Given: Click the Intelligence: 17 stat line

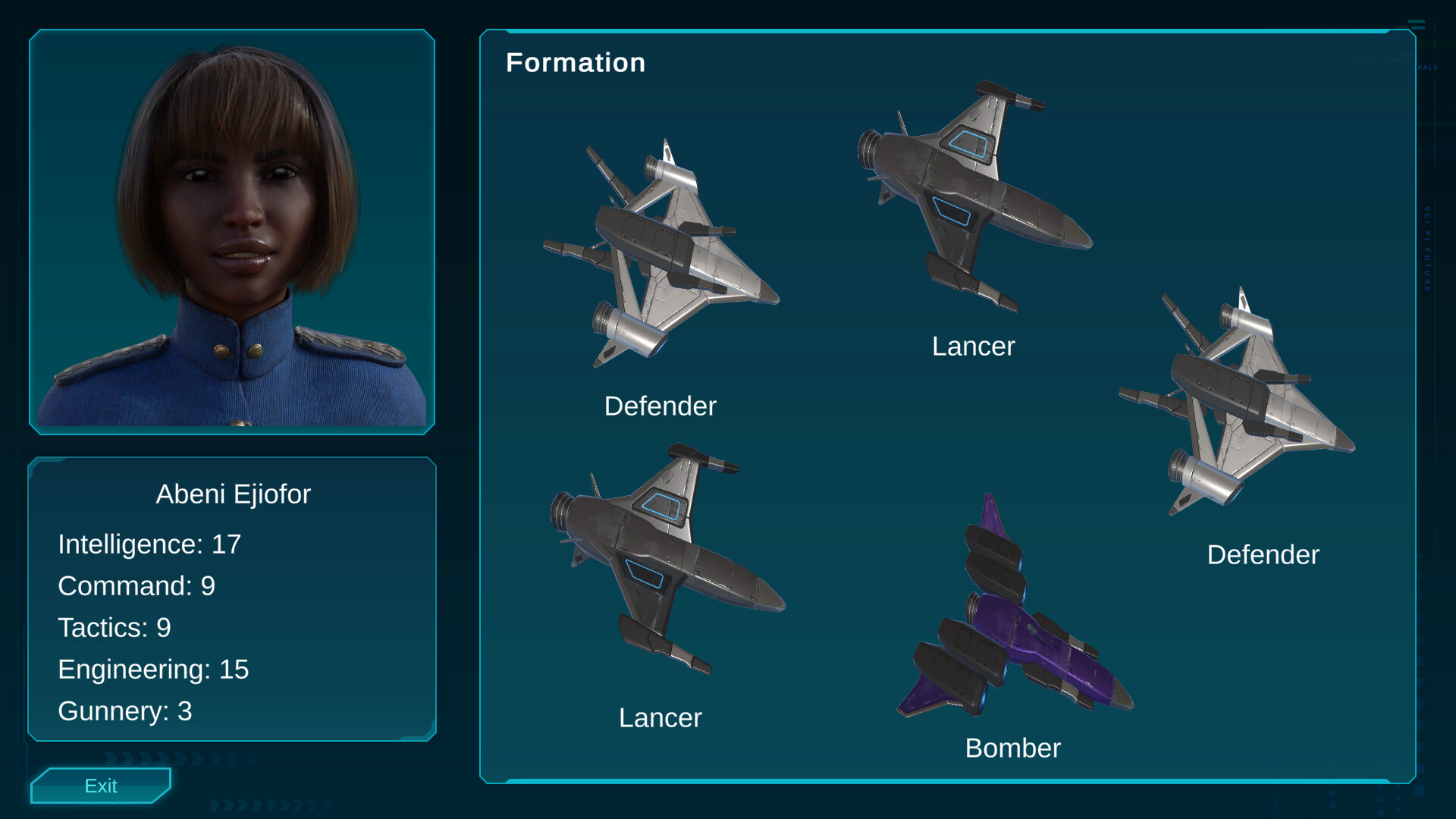Looking at the screenshot, I should 149,544.
